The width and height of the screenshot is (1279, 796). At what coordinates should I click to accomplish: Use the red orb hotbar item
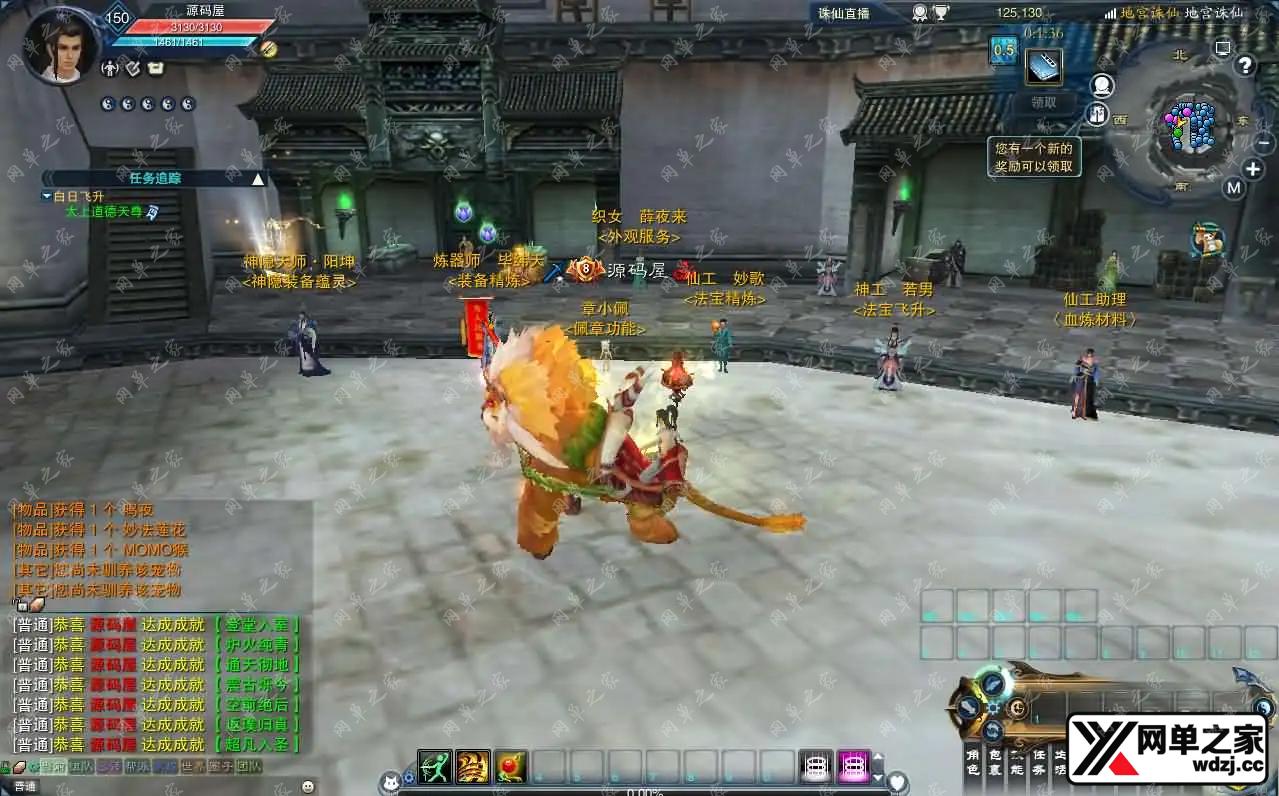511,766
